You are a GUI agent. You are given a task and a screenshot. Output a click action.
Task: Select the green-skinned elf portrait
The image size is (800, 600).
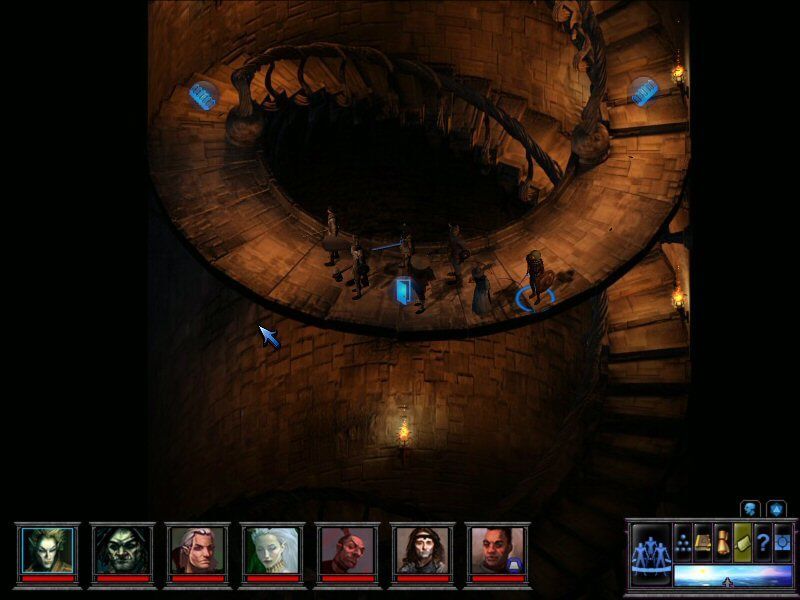click(47, 550)
